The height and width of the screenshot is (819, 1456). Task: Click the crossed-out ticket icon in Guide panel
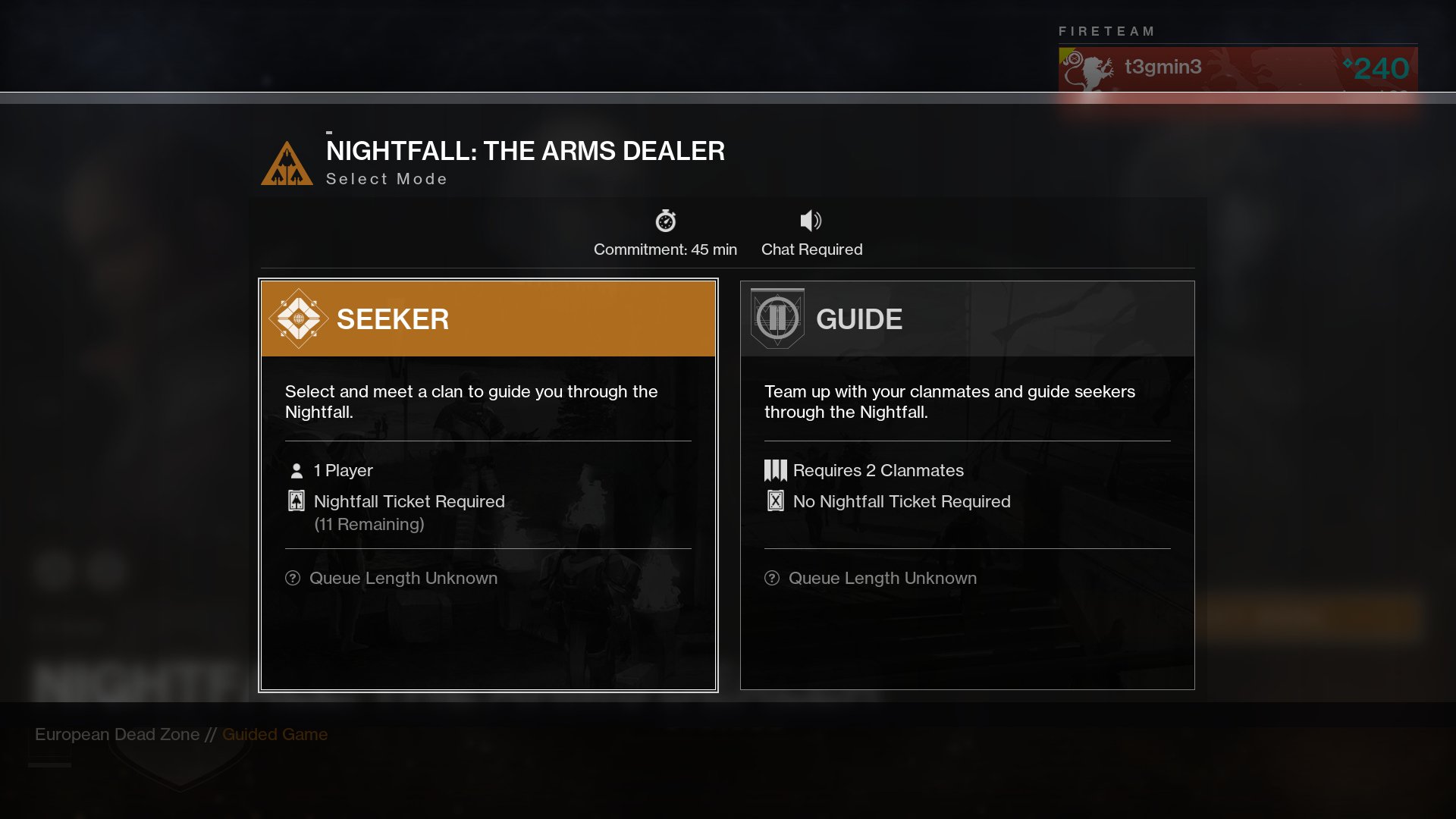point(775,501)
